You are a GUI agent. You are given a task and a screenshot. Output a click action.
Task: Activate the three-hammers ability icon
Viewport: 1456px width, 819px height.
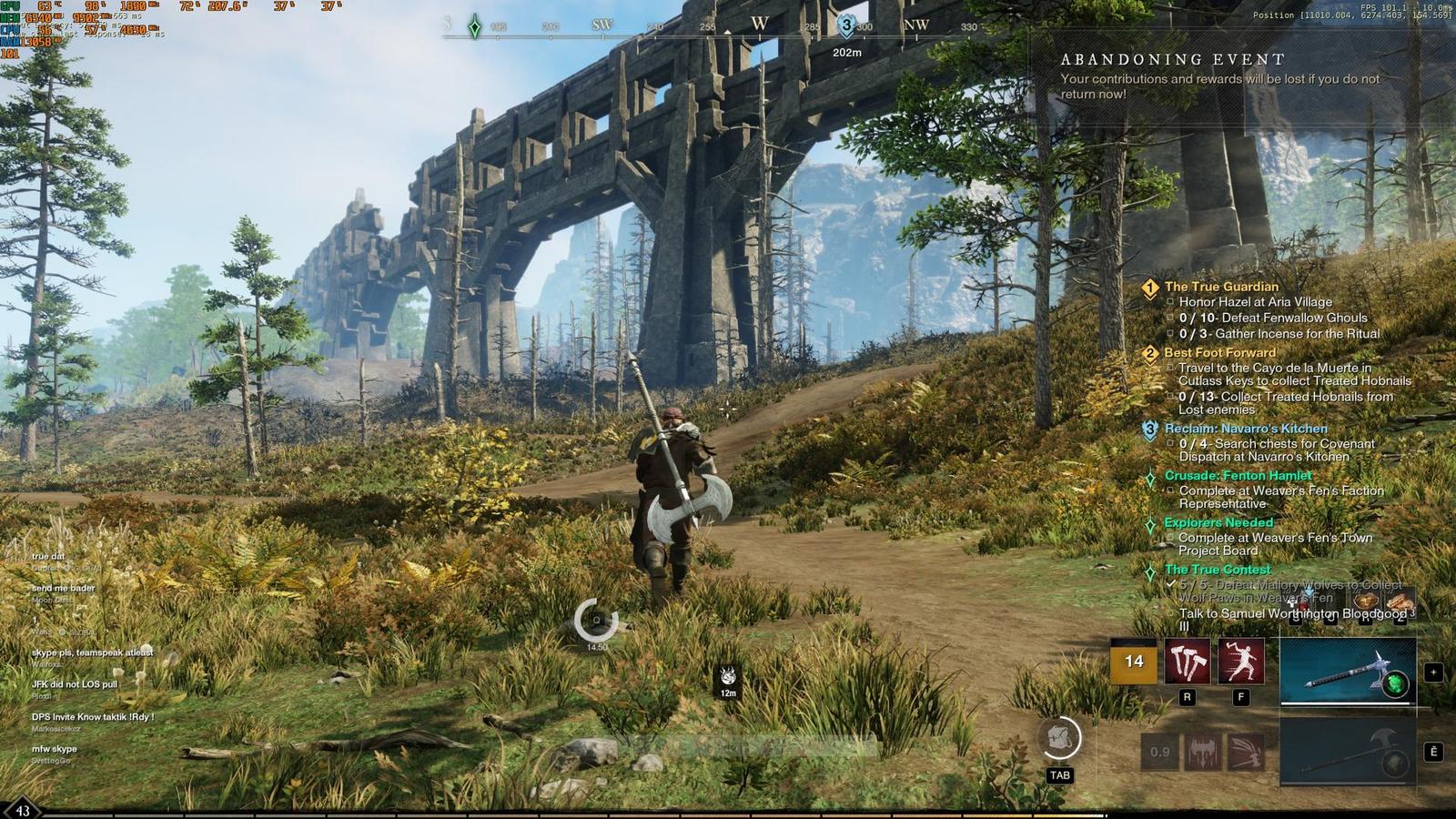1188,662
